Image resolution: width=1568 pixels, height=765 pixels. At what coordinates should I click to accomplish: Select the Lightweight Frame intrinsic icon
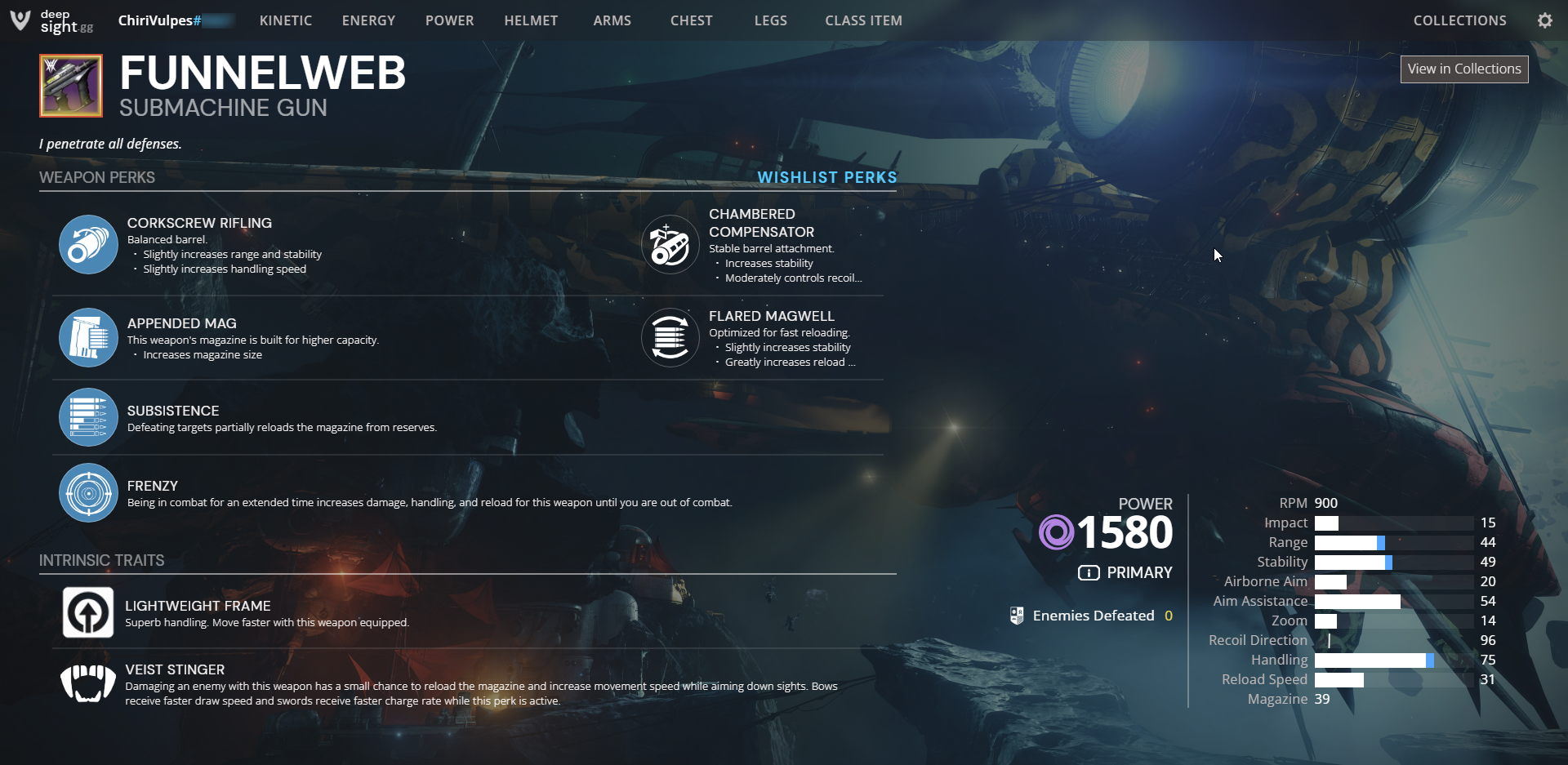click(88, 612)
